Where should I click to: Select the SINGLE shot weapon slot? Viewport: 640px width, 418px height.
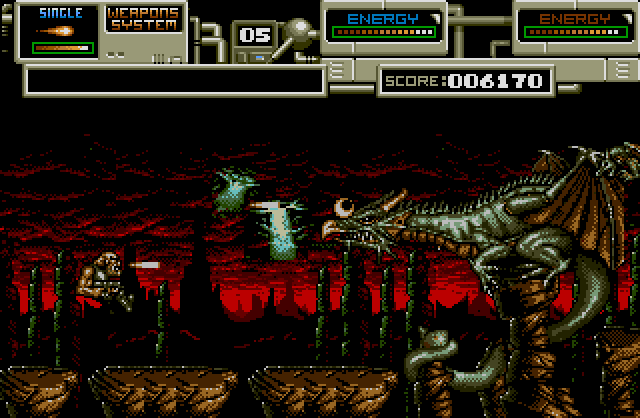click(59, 31)
